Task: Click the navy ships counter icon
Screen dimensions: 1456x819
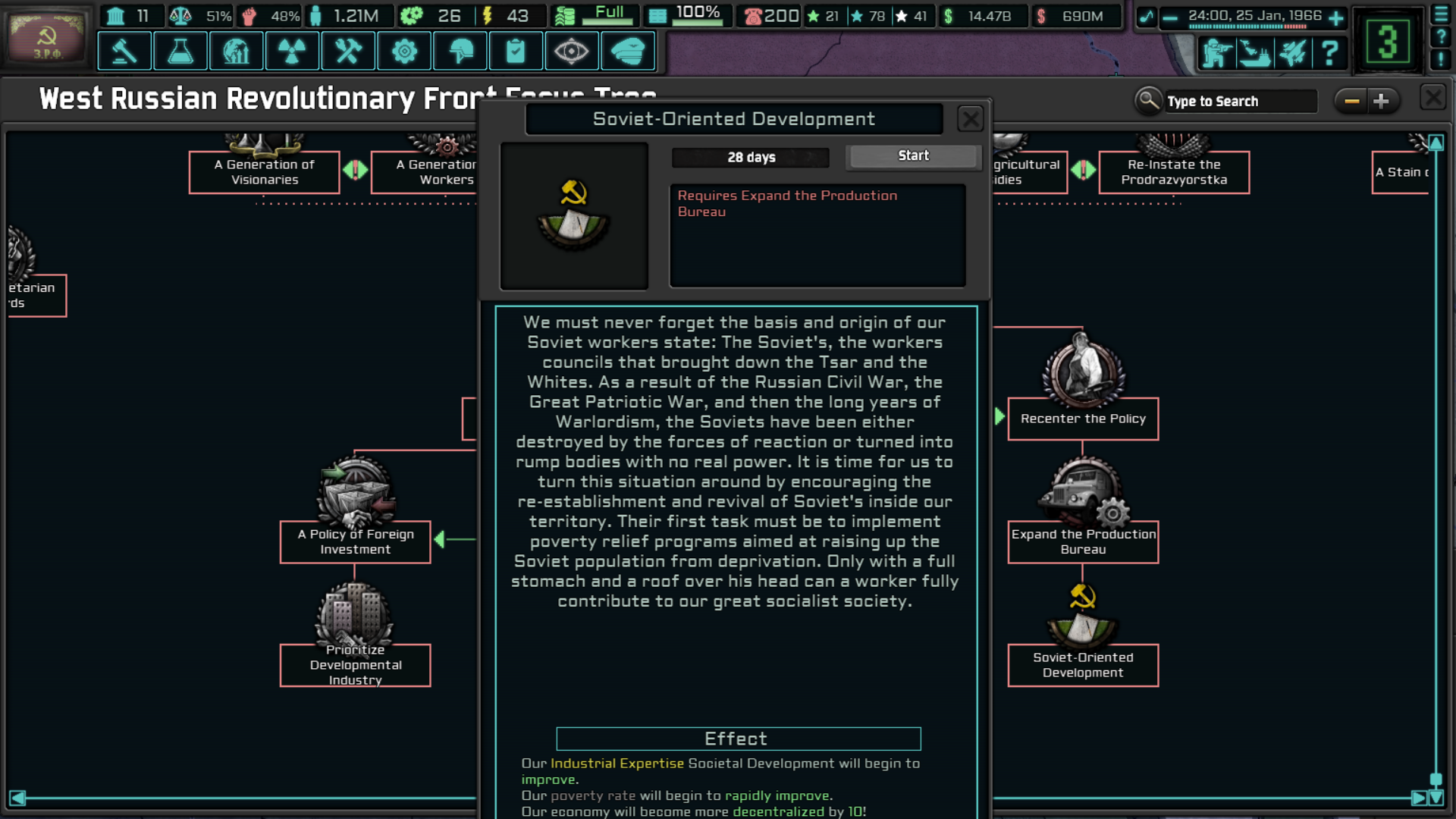Action: click(x=1255, y=53)
